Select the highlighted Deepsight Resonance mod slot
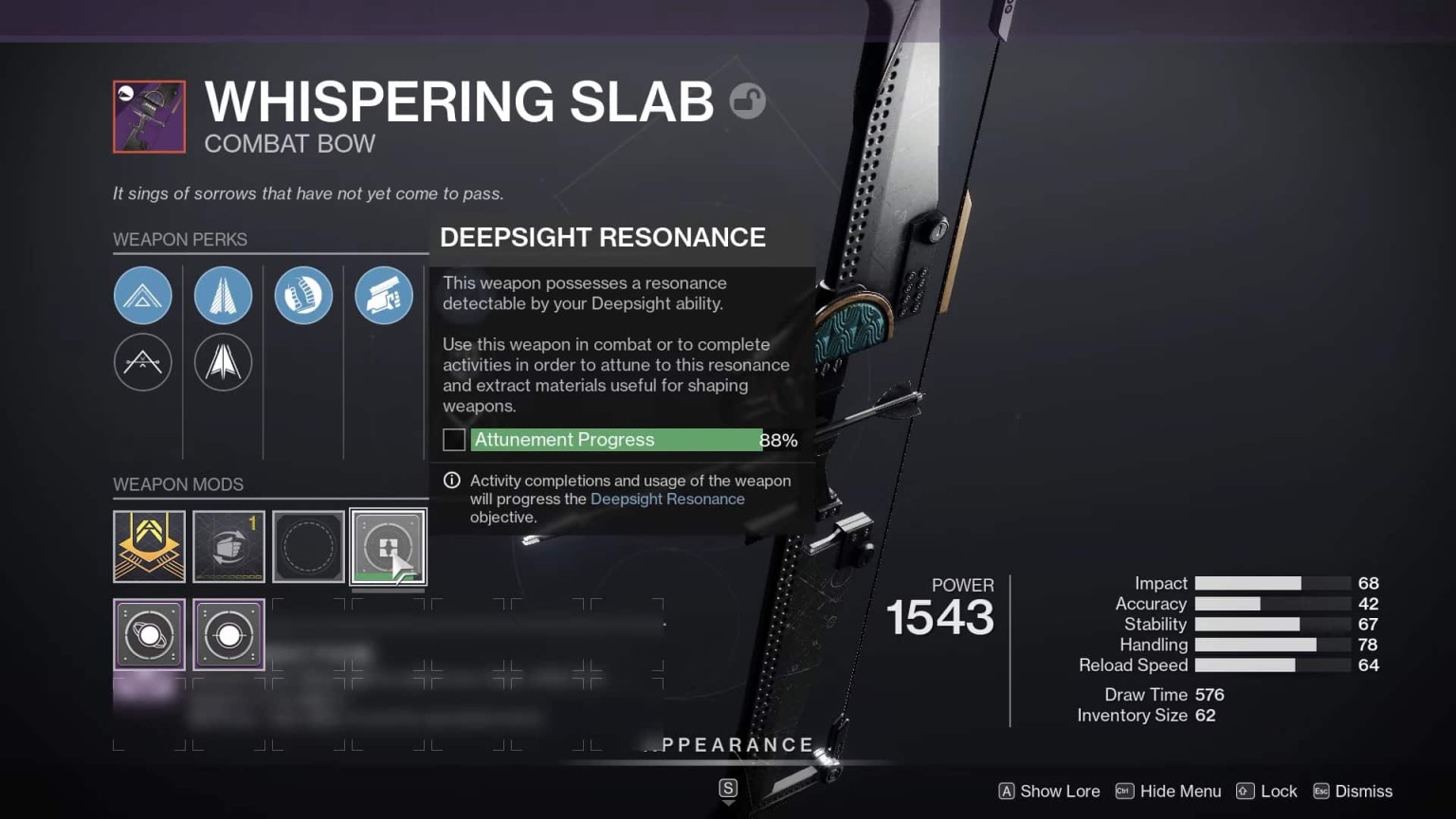Viewport: 1456px width, 819px height. pyautogui.click(x=388, y=546)
